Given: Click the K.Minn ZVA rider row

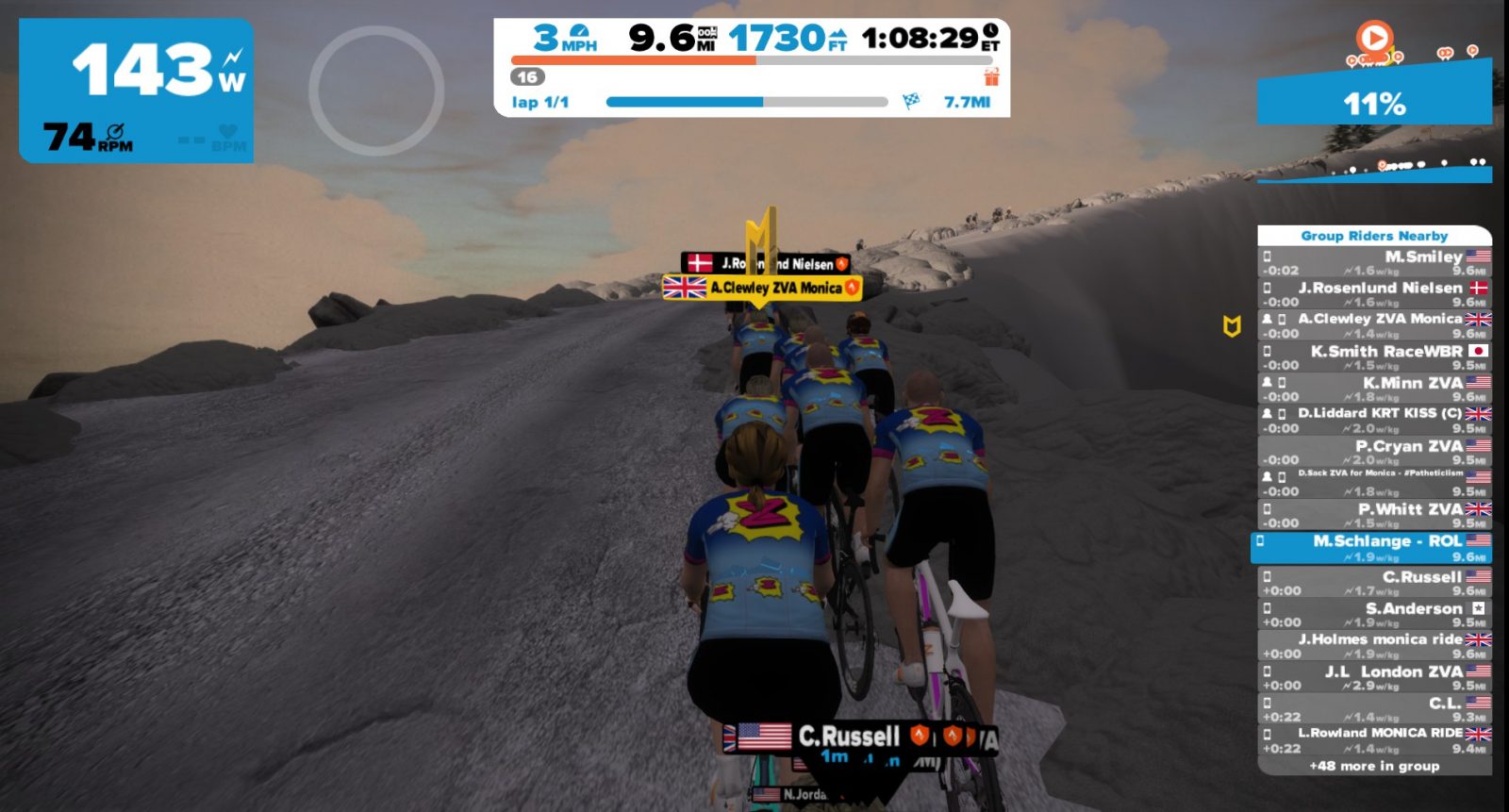Looking at the screenshot, I should point(1374,389).
